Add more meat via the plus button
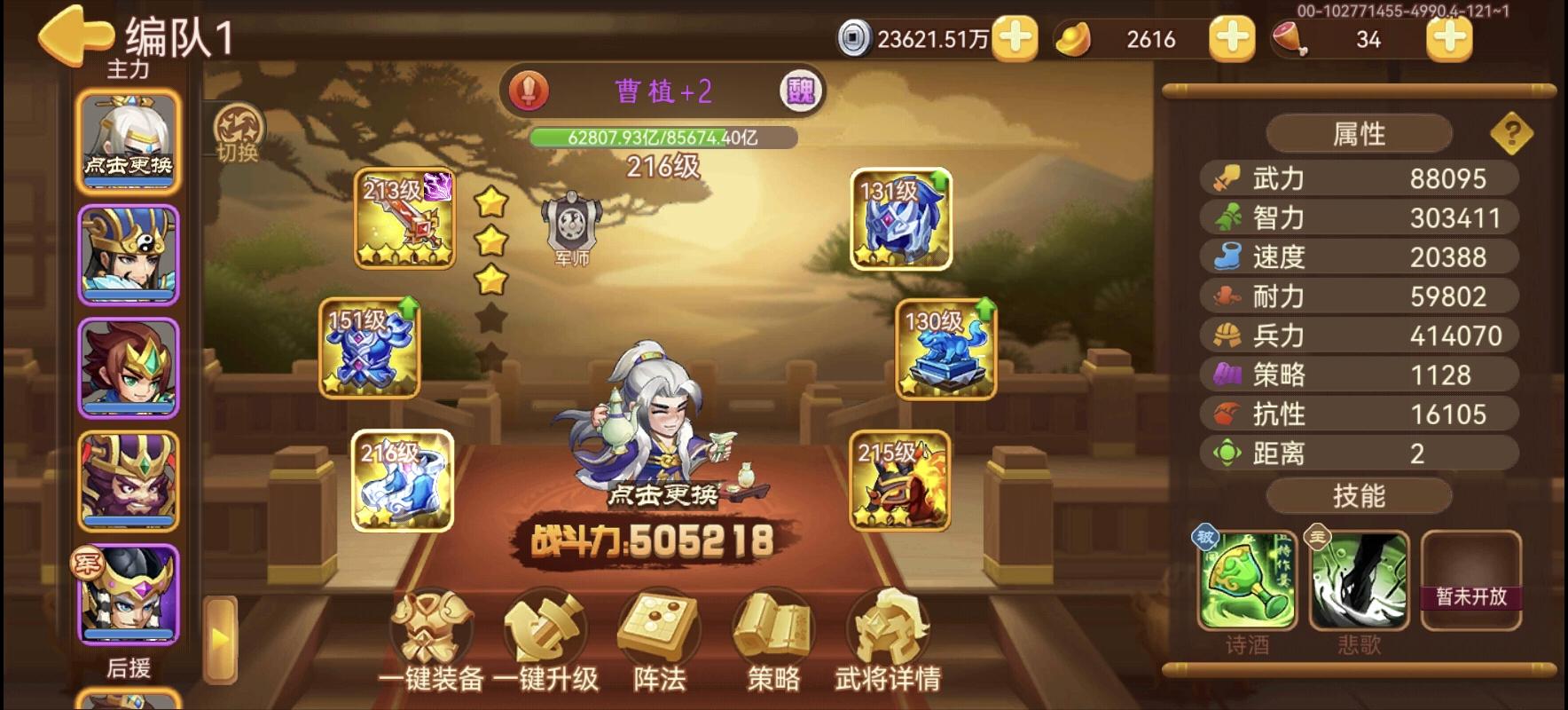Image resolution: width=1568 pixels, height=710 pixels. point(1448,40)
